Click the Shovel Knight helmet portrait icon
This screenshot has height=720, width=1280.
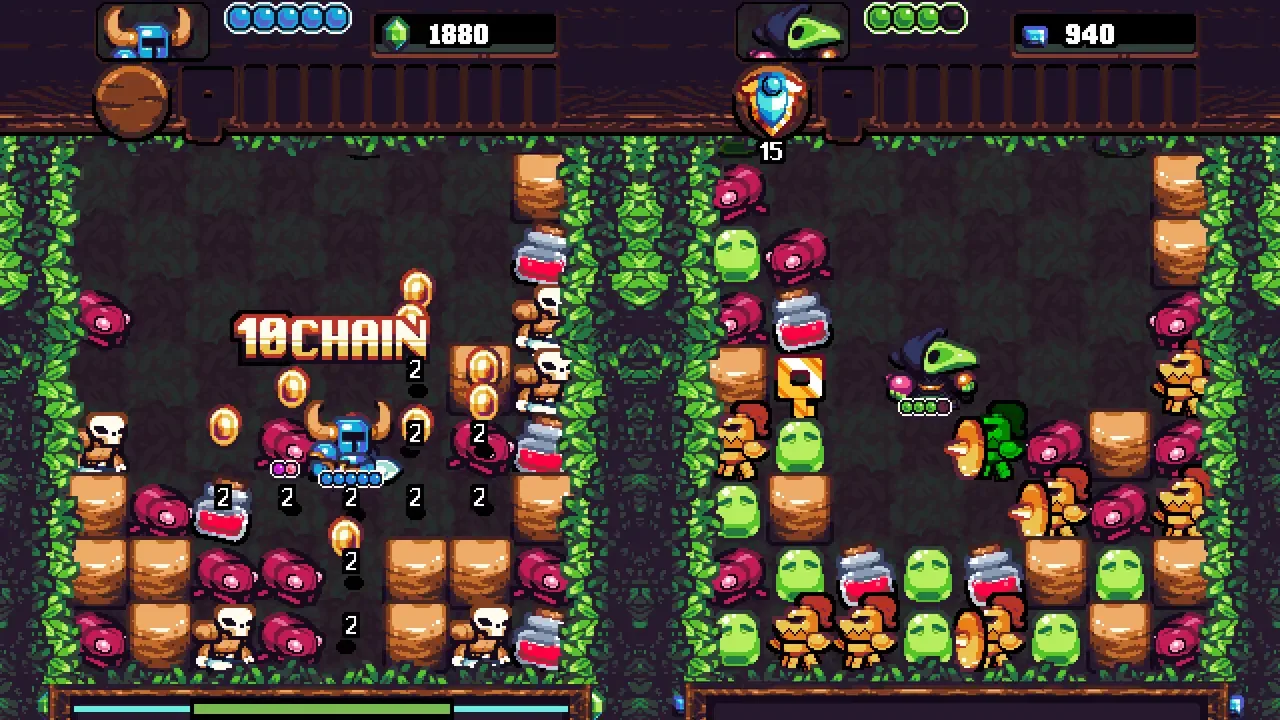click(152, 30)
